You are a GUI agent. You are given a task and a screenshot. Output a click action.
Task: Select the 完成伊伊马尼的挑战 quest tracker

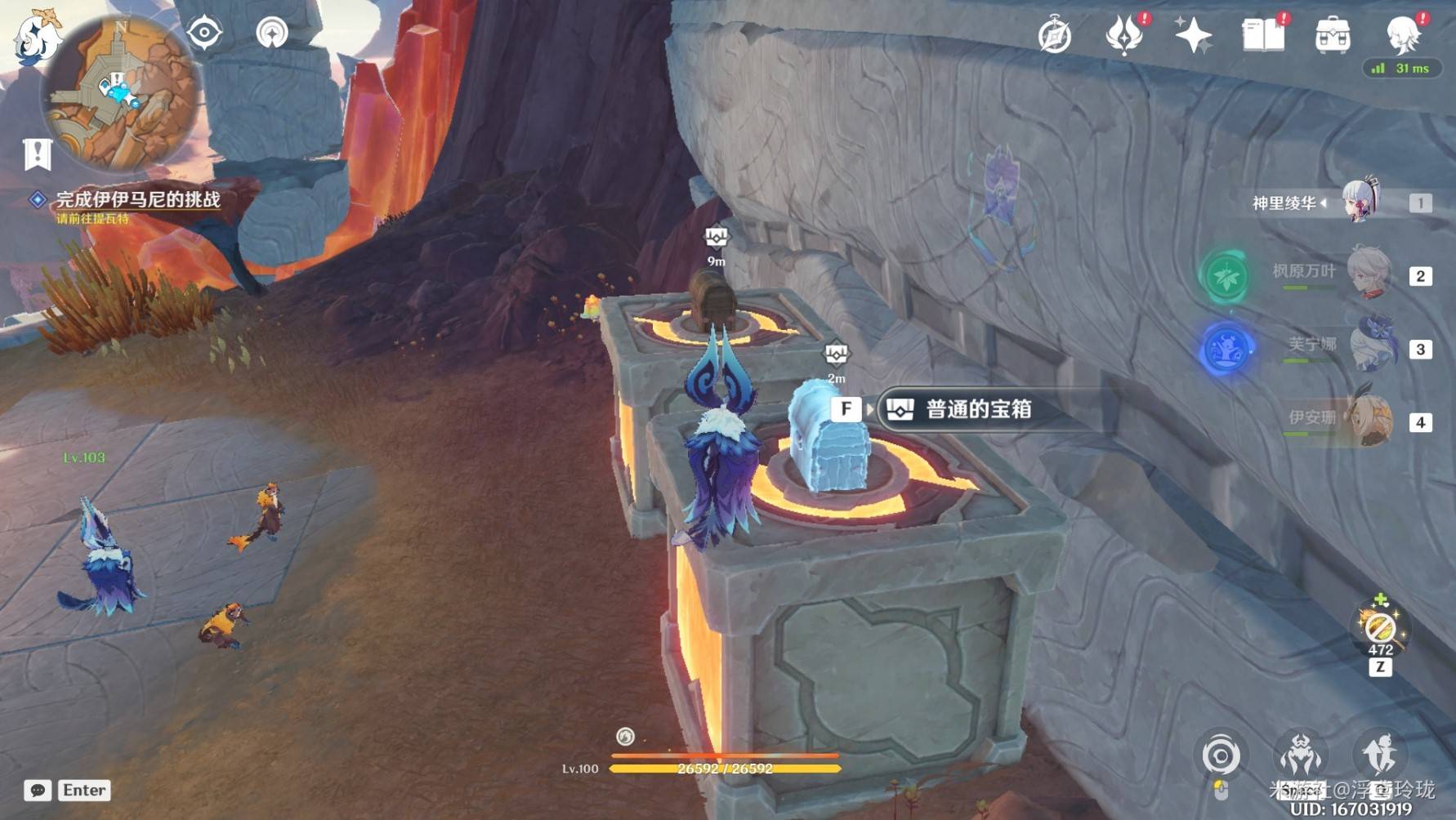coord(137,199)
